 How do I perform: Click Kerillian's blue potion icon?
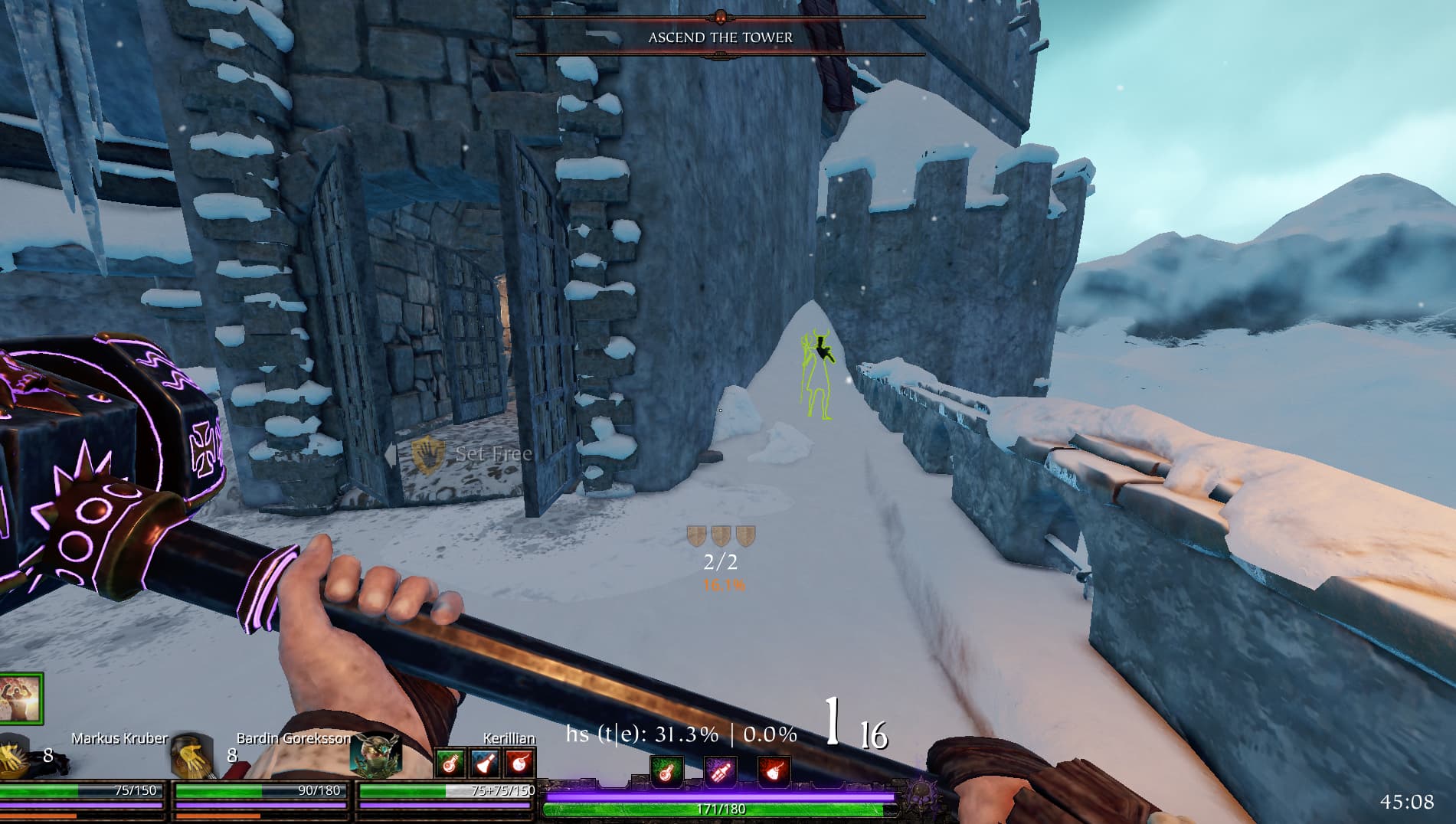point(485,763)
